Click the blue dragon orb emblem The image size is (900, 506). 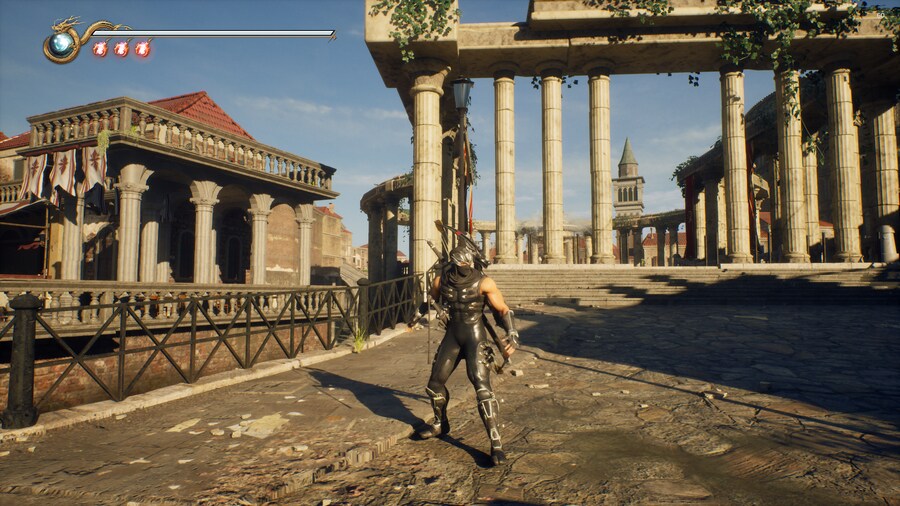[61, 44]
